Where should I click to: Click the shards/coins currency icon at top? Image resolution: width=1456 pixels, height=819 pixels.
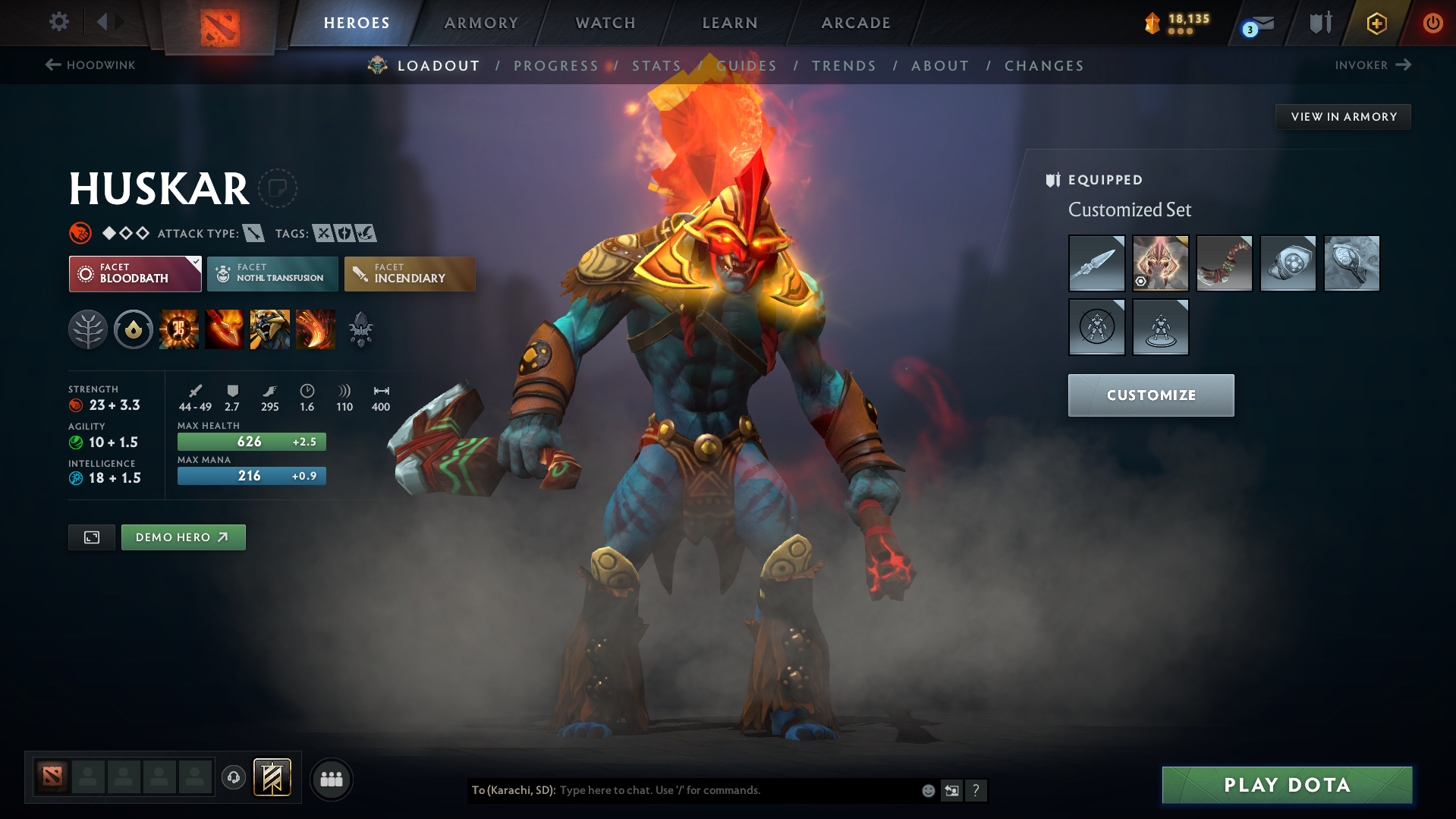click(1153, 23)
